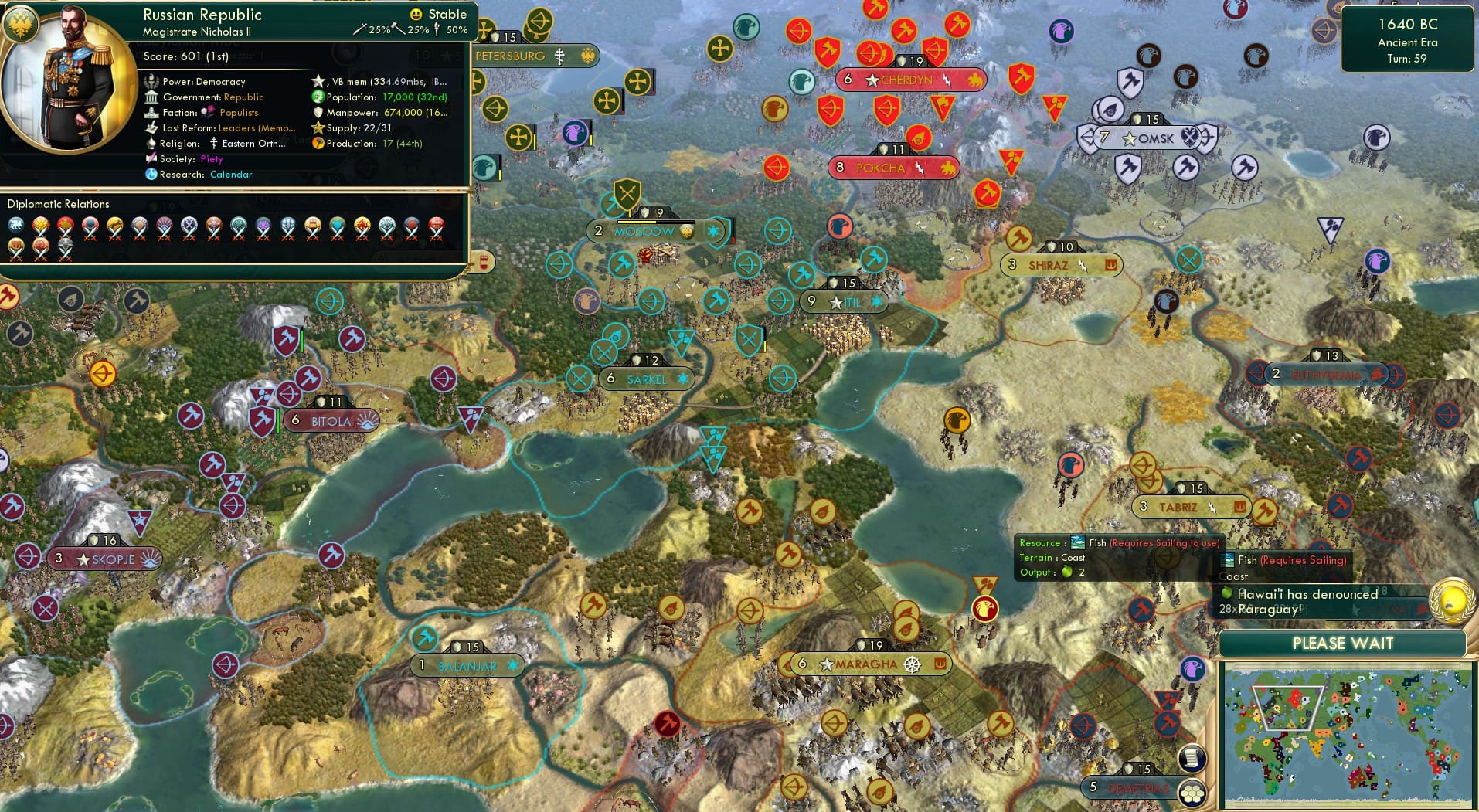Click the city connection icon on Tabriz's banner

tap(1239, 508)
